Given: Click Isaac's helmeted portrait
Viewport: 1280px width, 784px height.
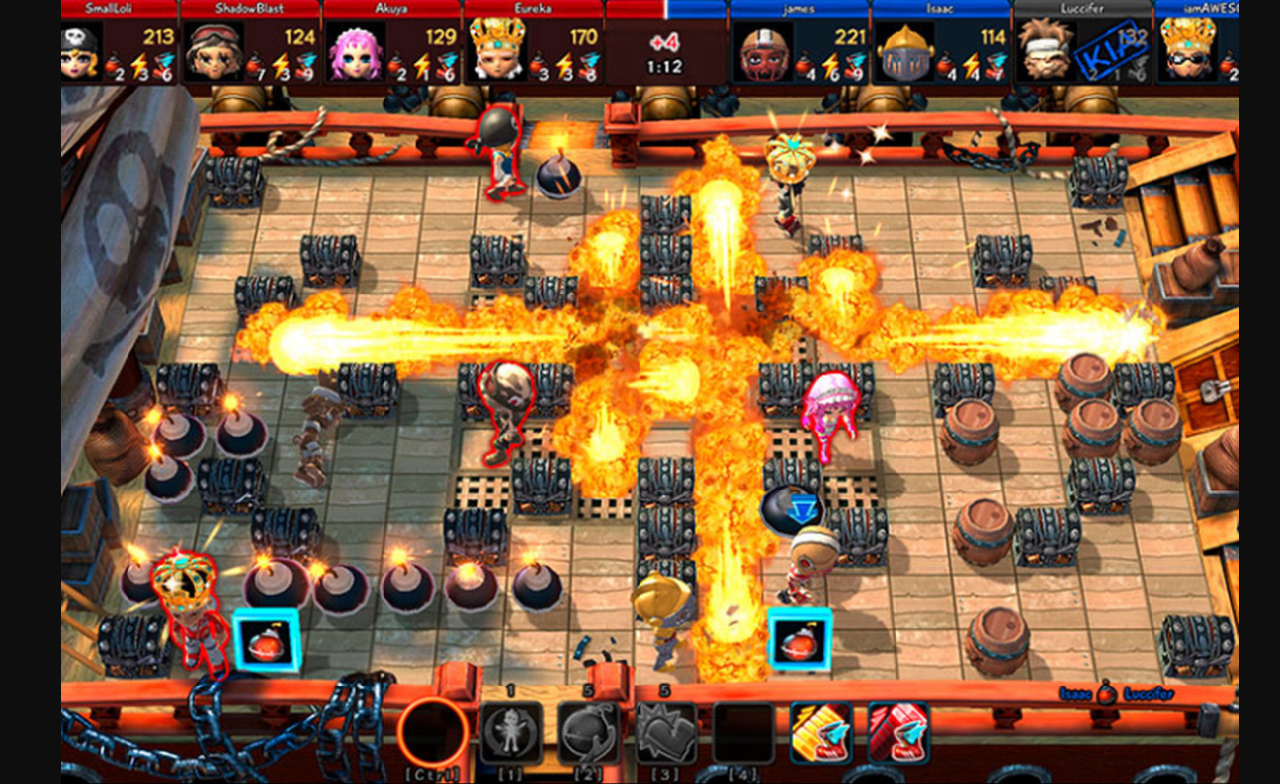Looking at the screenshot, I should click(x=904, y=52).
